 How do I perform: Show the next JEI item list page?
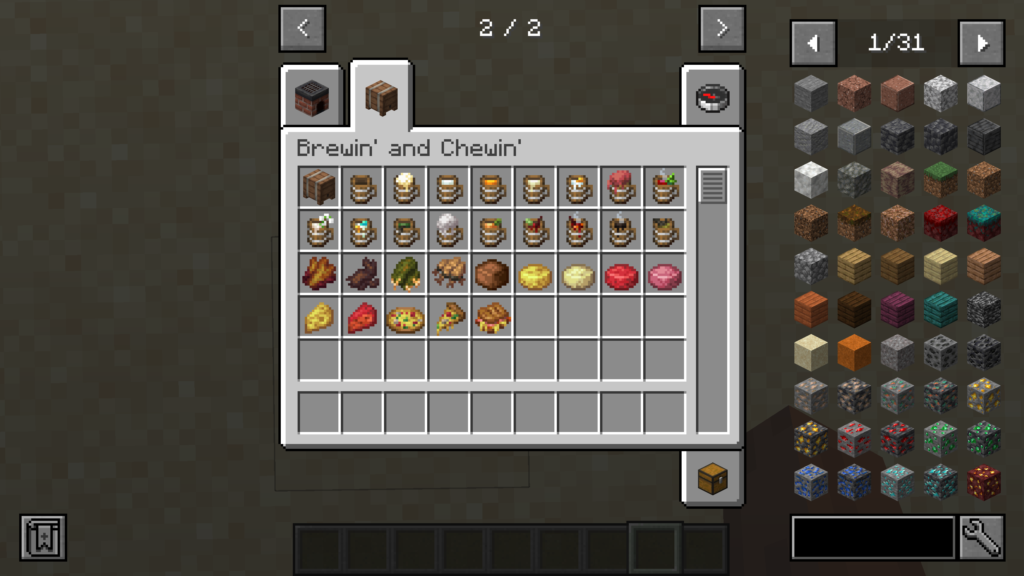(x=981, y=43)
